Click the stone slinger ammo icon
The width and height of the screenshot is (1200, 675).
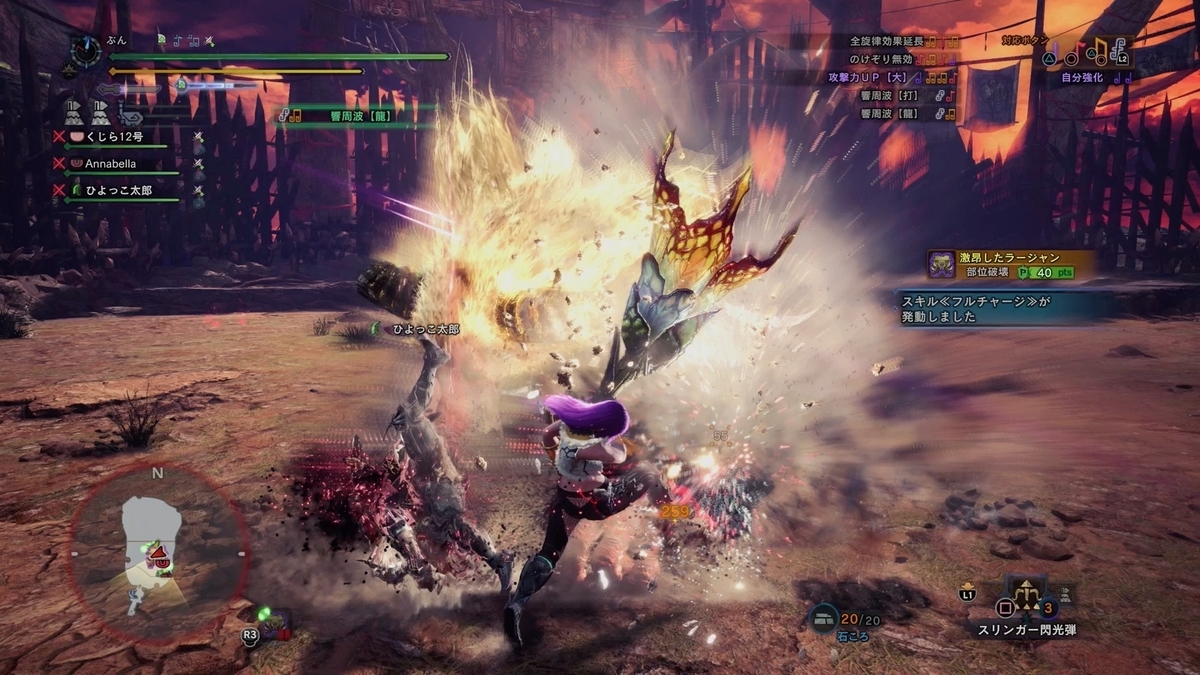coord(824,619)
